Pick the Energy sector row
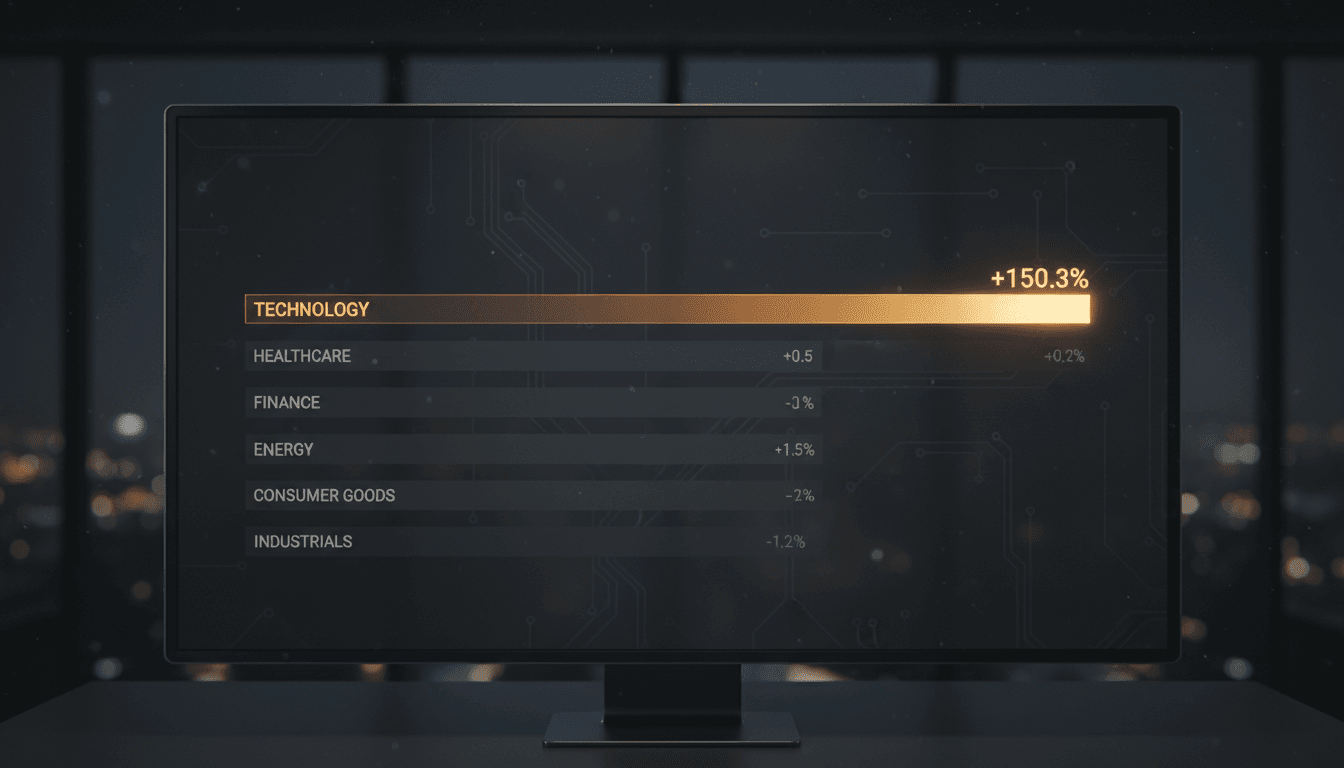The width and height of the screenshot is (1344, 768). click(x=533, y=449)
